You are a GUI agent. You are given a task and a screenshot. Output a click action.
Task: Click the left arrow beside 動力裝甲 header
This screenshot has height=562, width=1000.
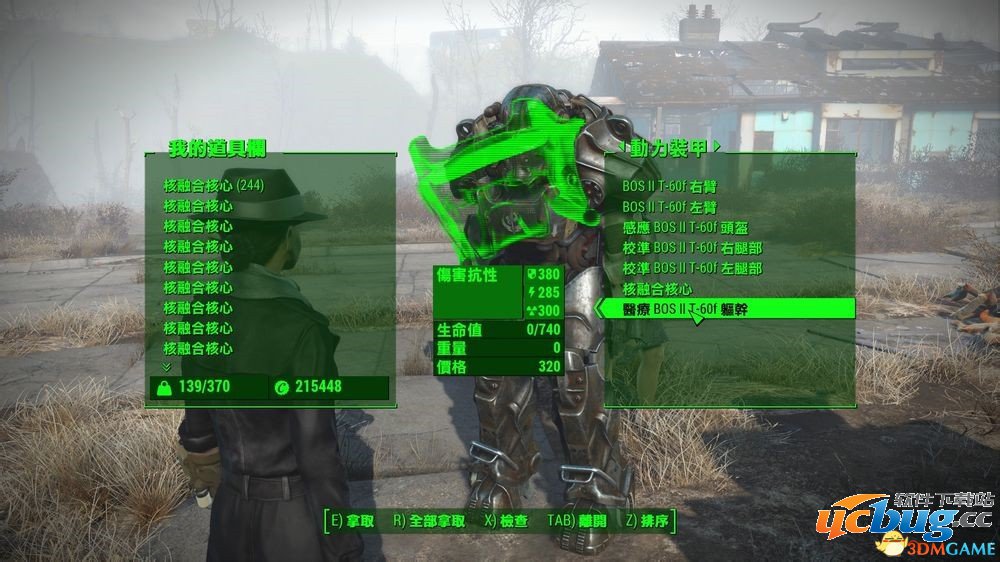point(623,146)
